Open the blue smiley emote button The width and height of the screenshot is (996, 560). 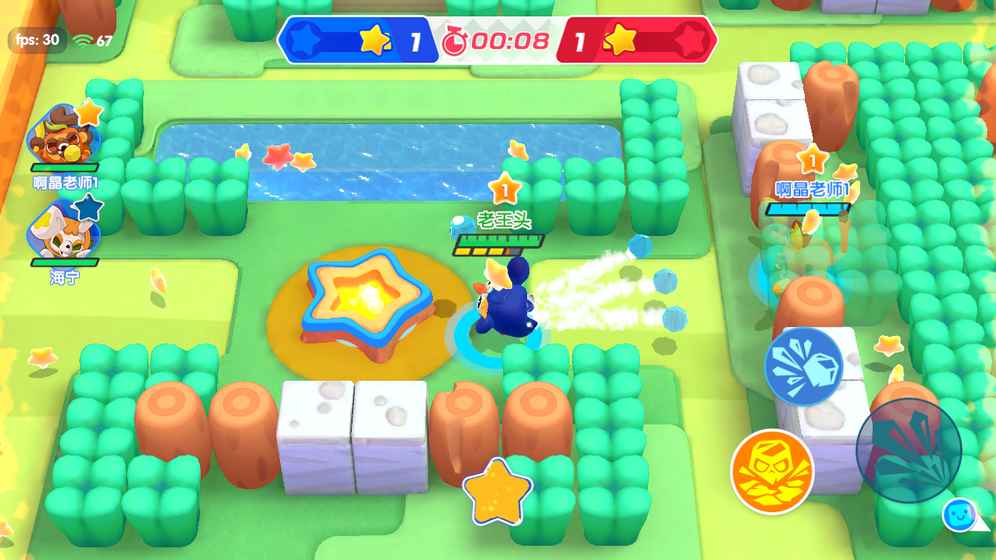[960, 515]
